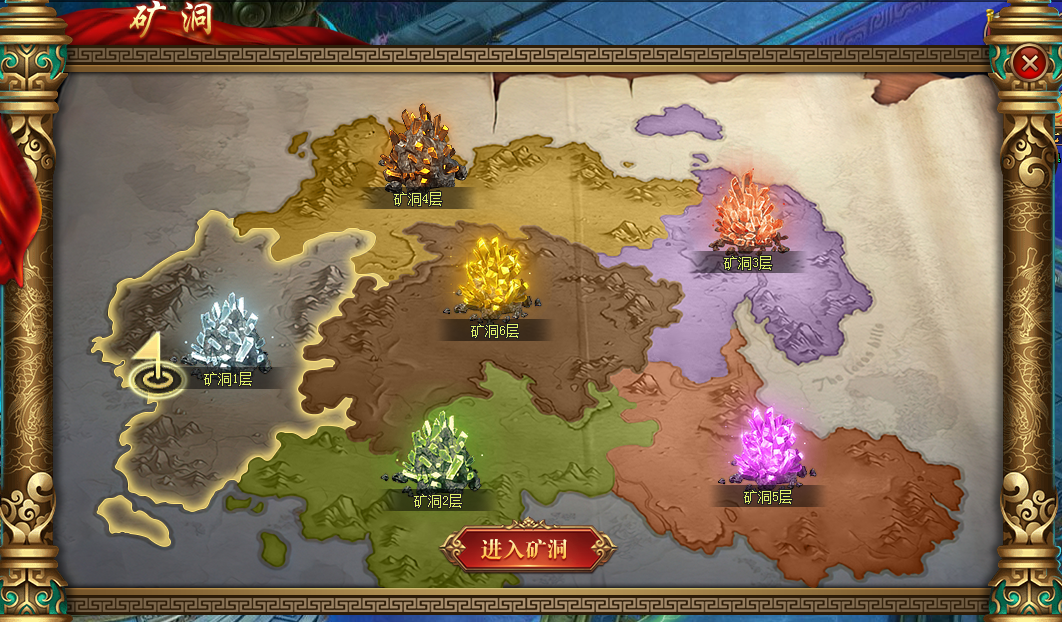Viewport: 1062px width, 622px height.
Task: Close the 矿洞 map window
Action: 1027,64
